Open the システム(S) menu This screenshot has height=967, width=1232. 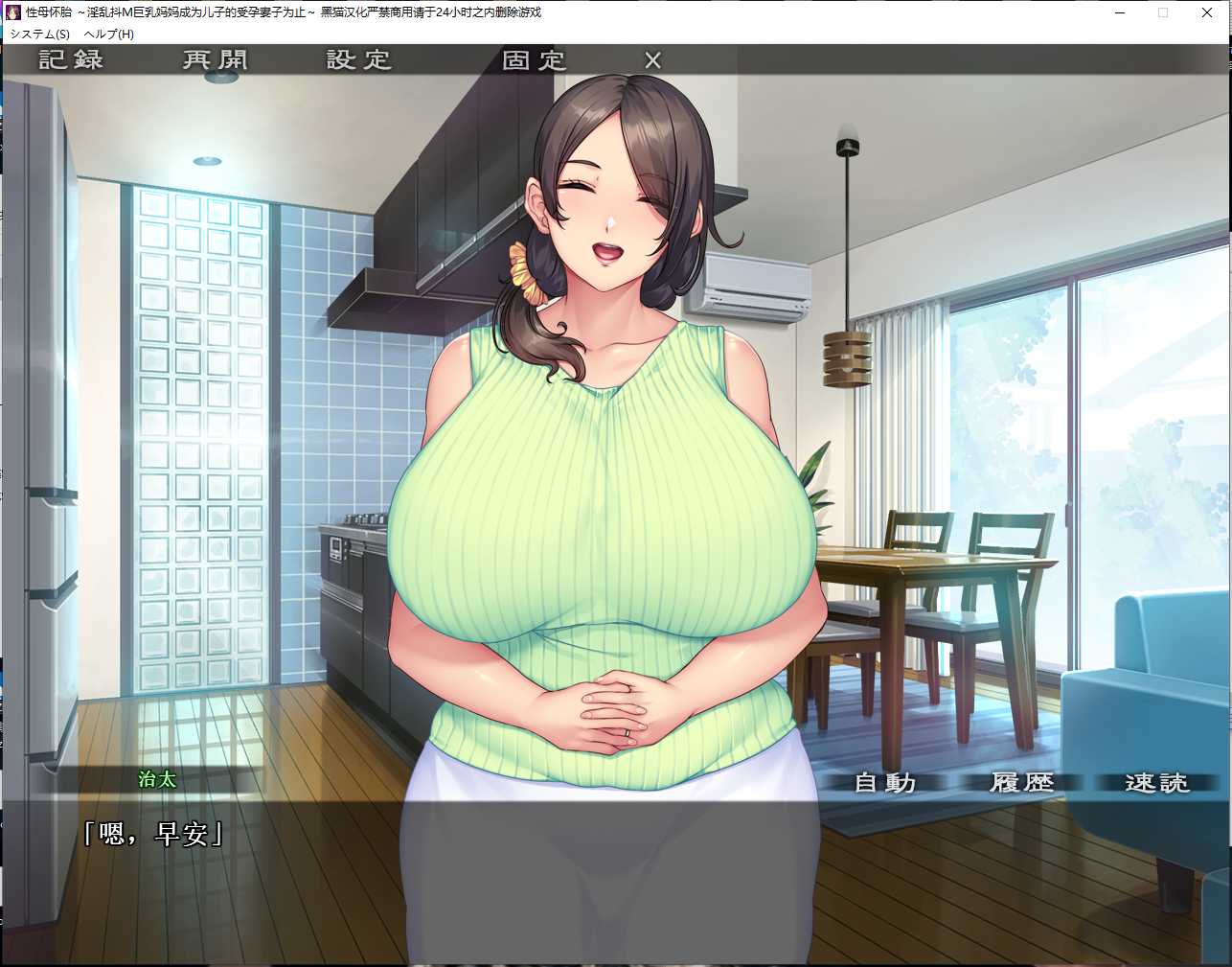(x=38, y=34)
